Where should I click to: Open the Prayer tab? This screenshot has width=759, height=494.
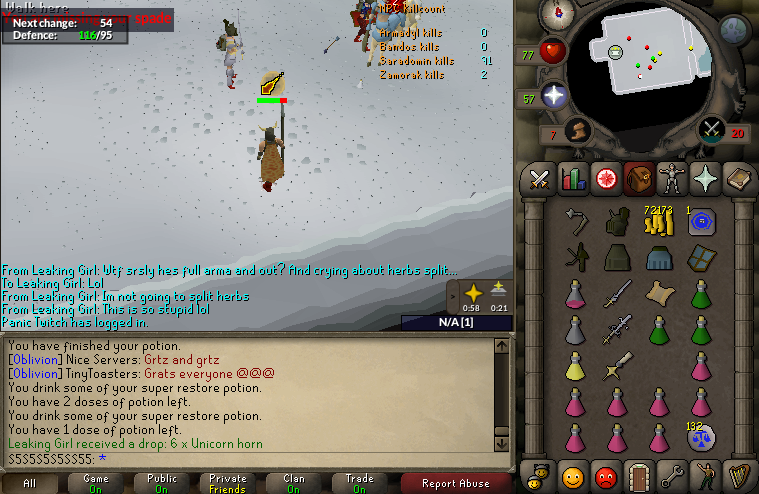coord(704,180)
